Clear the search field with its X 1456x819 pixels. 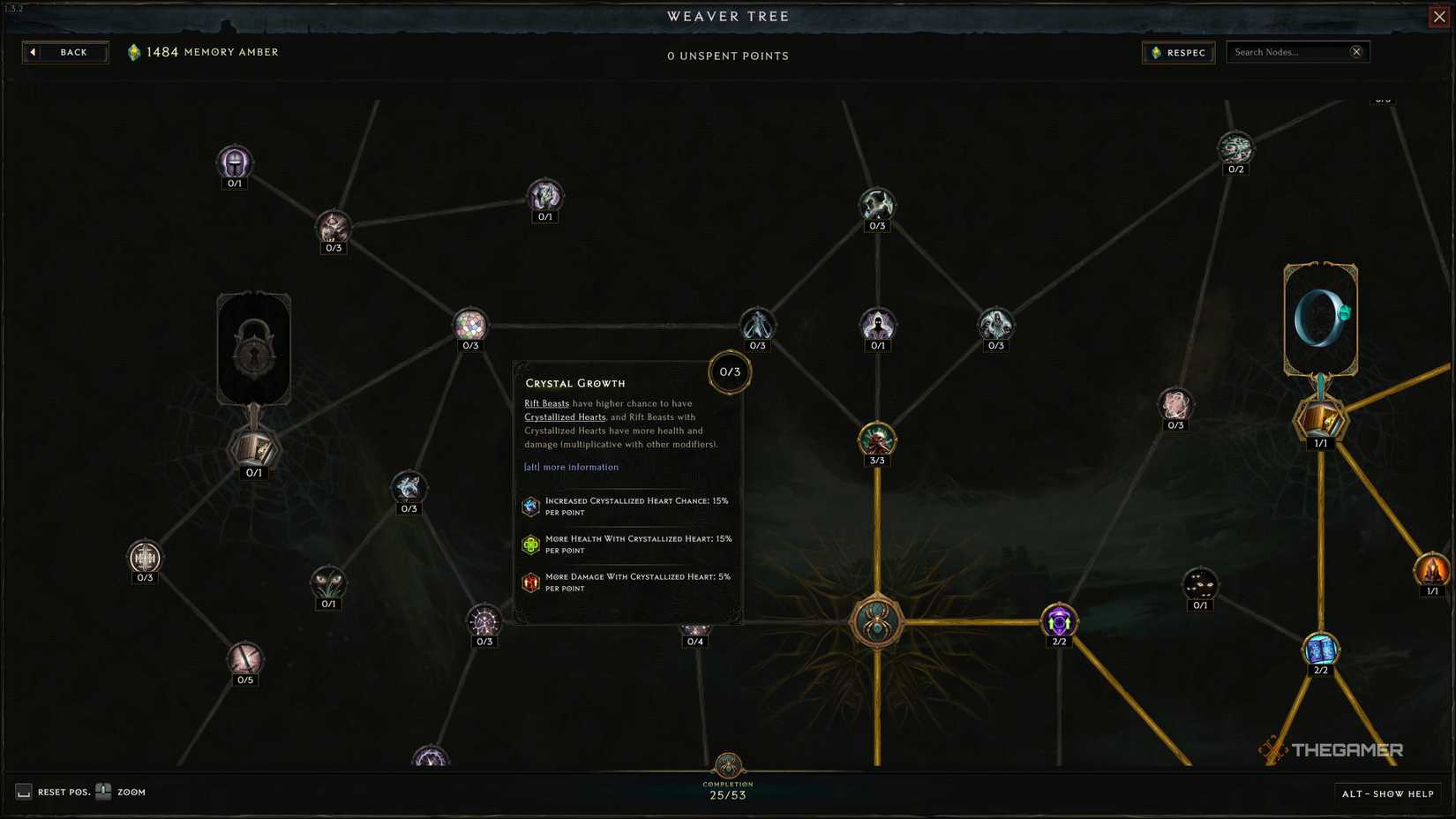[x=1356, y=51]
